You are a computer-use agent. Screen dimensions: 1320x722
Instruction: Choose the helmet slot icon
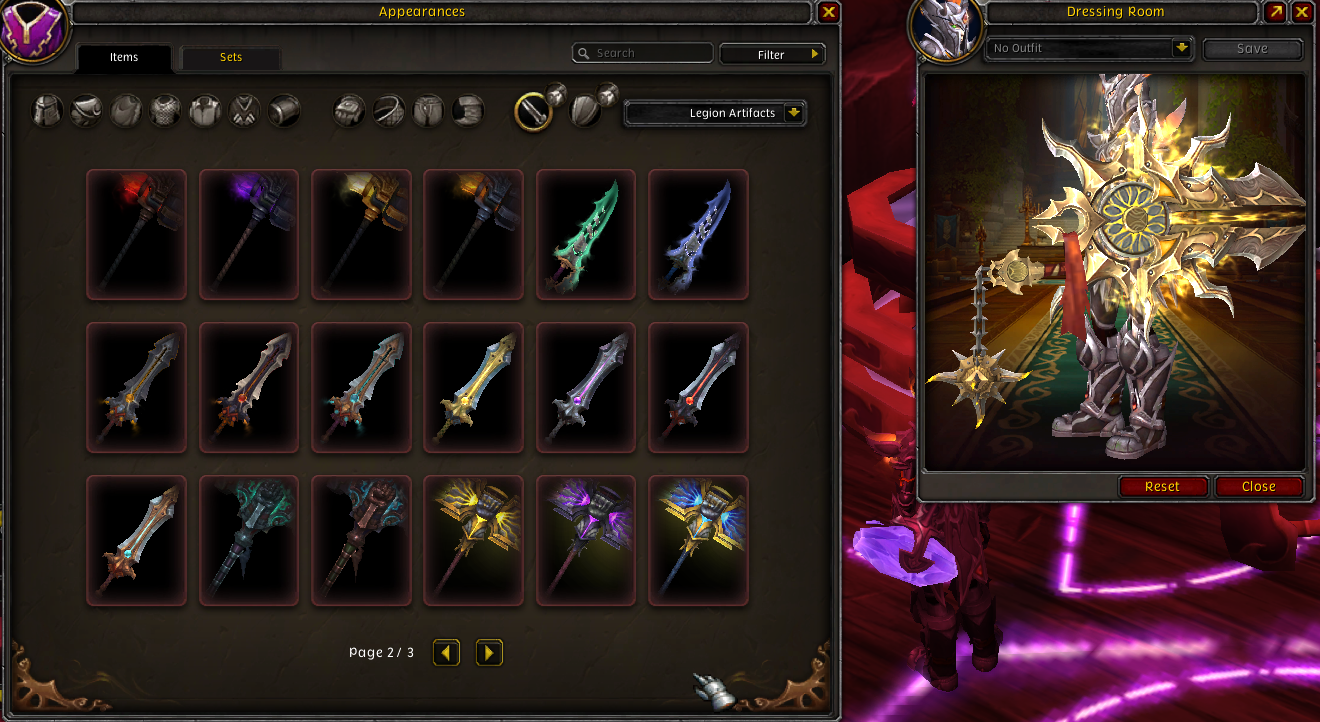[x=47, y=110]
